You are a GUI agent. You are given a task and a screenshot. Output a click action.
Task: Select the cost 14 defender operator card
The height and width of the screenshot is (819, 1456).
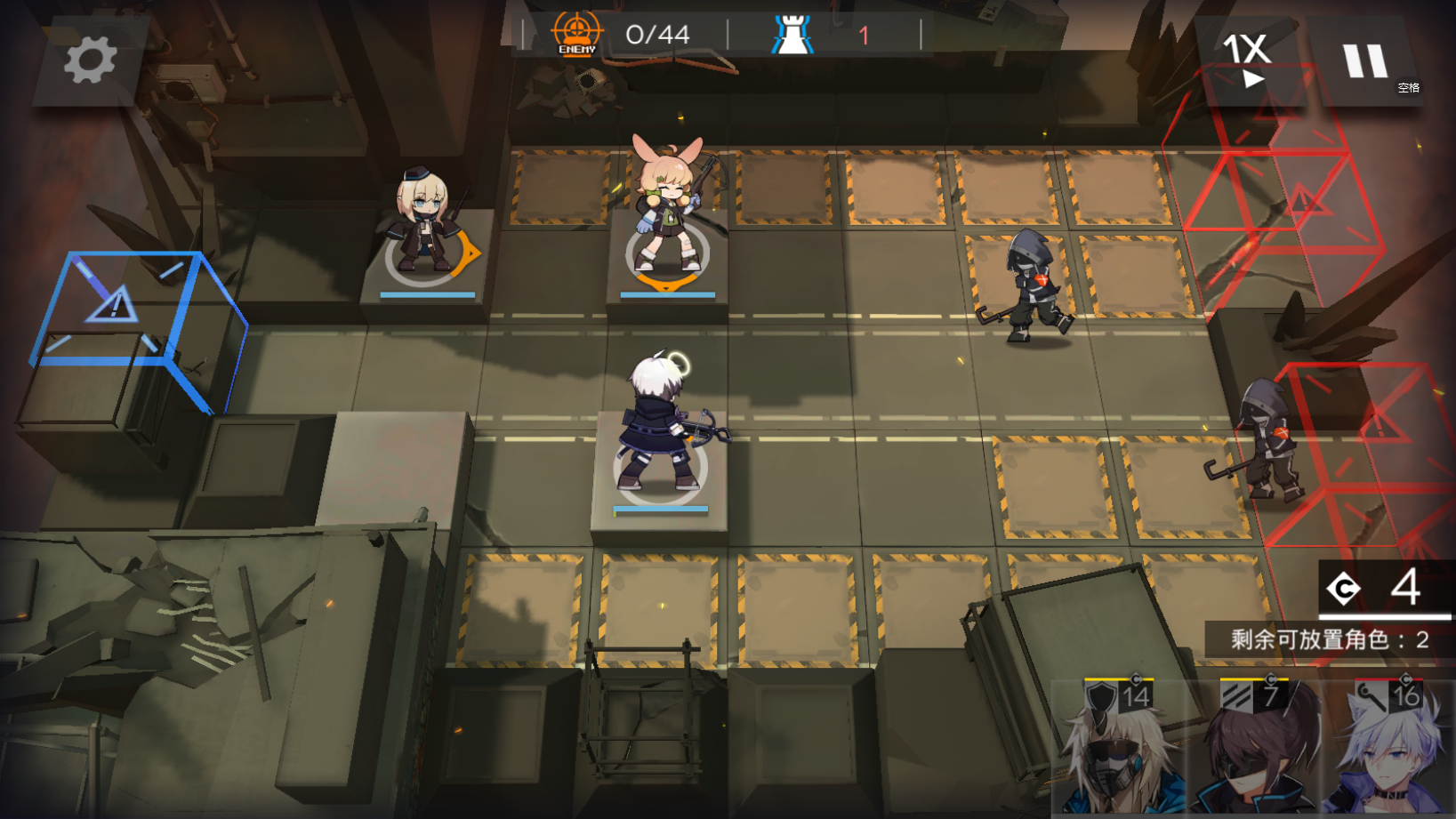click(1119, 749)
